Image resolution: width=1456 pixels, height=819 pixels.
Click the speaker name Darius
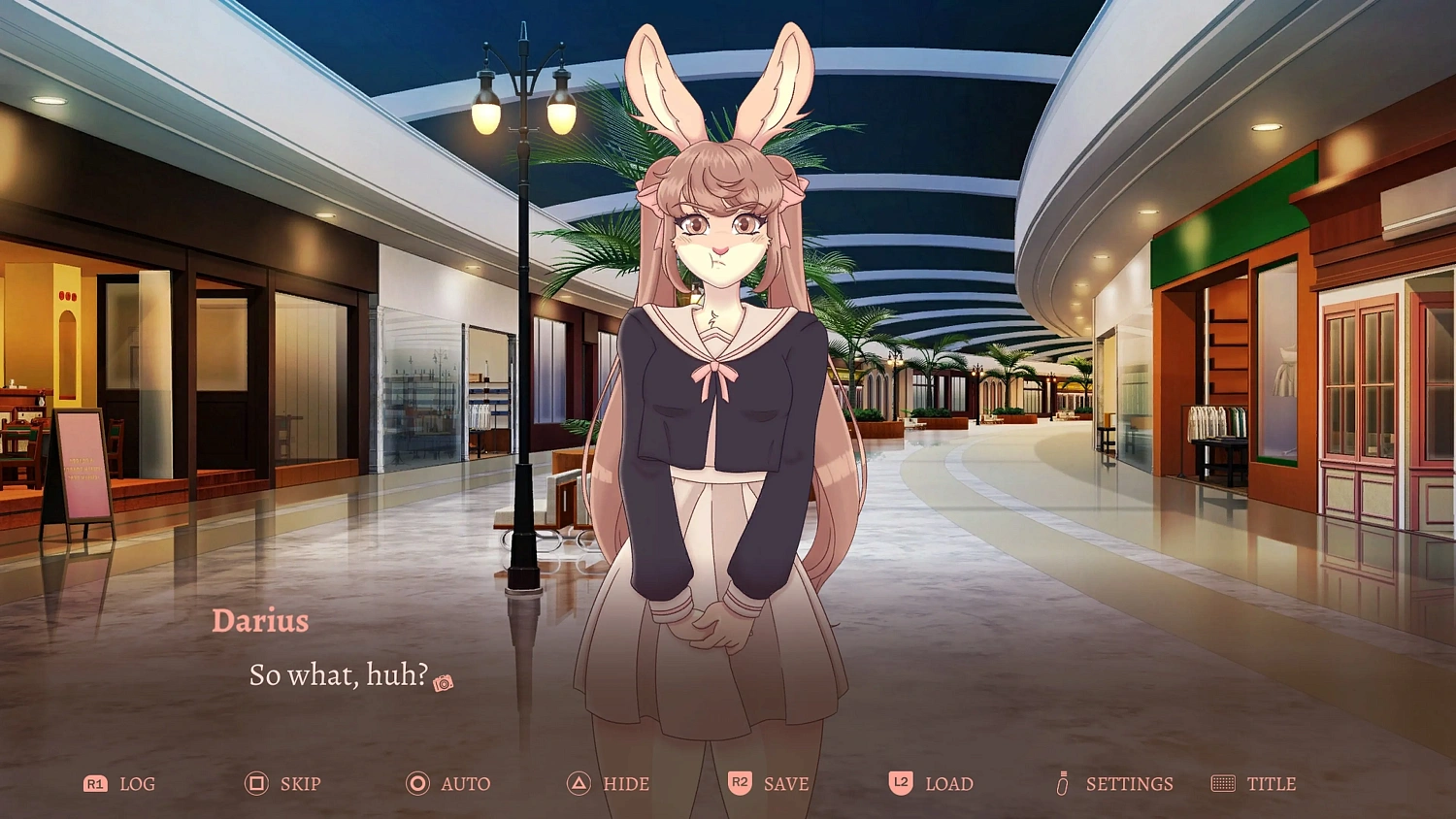[x=261, y=621]
